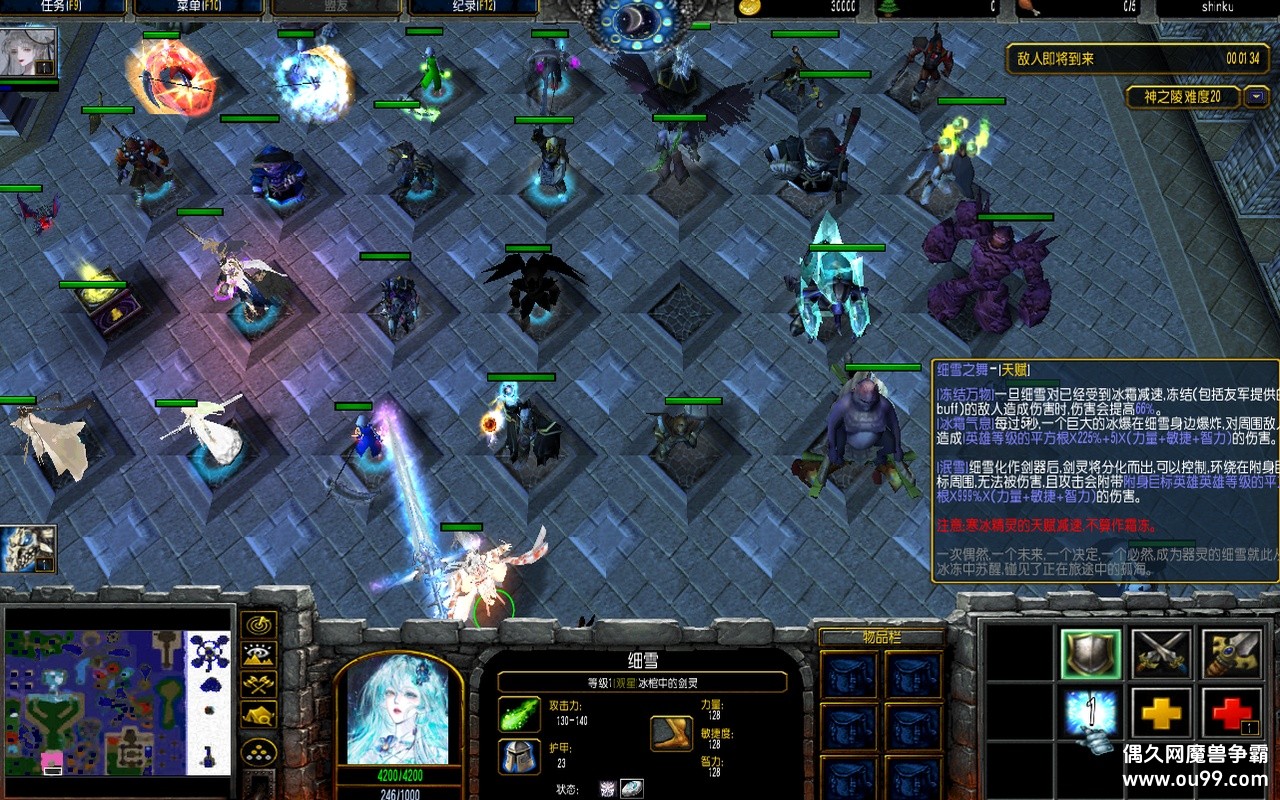Select the silver shield command icon
Image resolution: width=1280 pixels, height=800 pixels.
[x=1091, y=654]
